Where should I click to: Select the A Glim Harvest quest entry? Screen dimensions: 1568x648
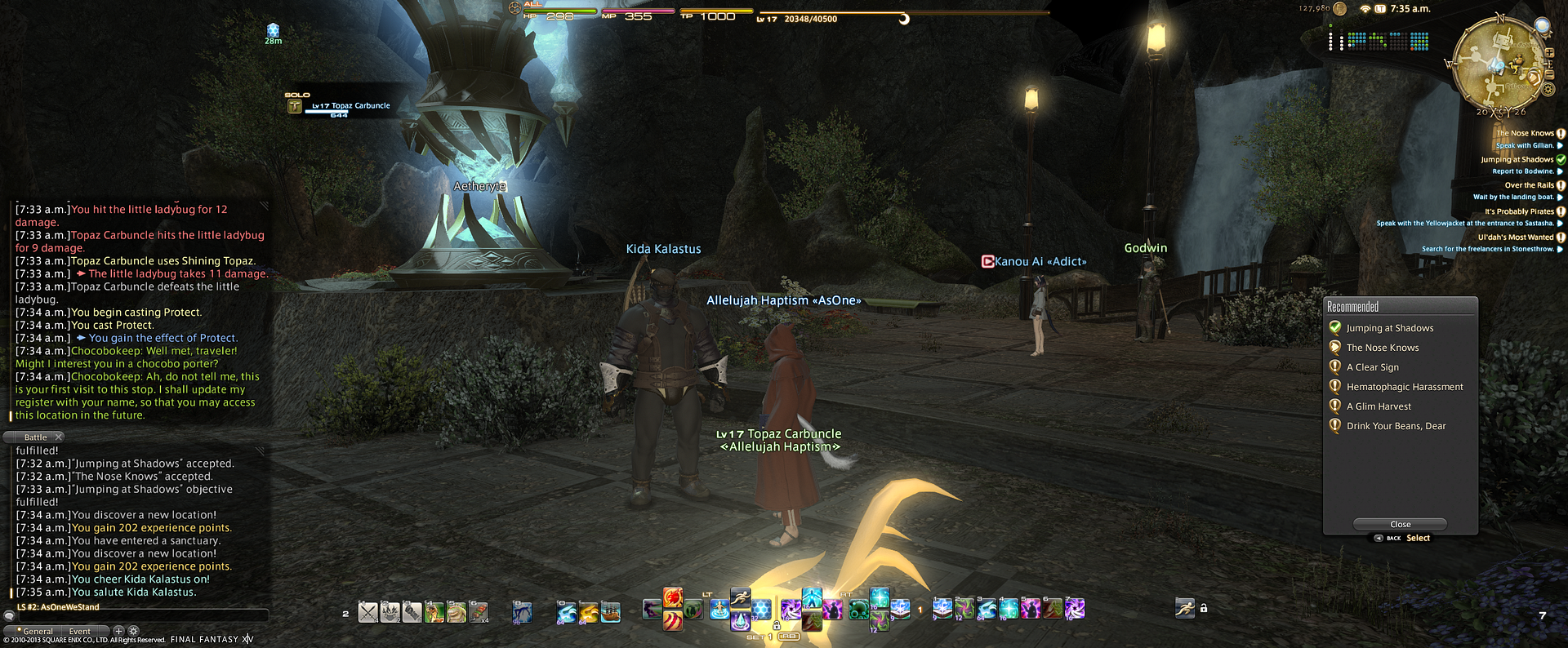tap(1378, 406)
